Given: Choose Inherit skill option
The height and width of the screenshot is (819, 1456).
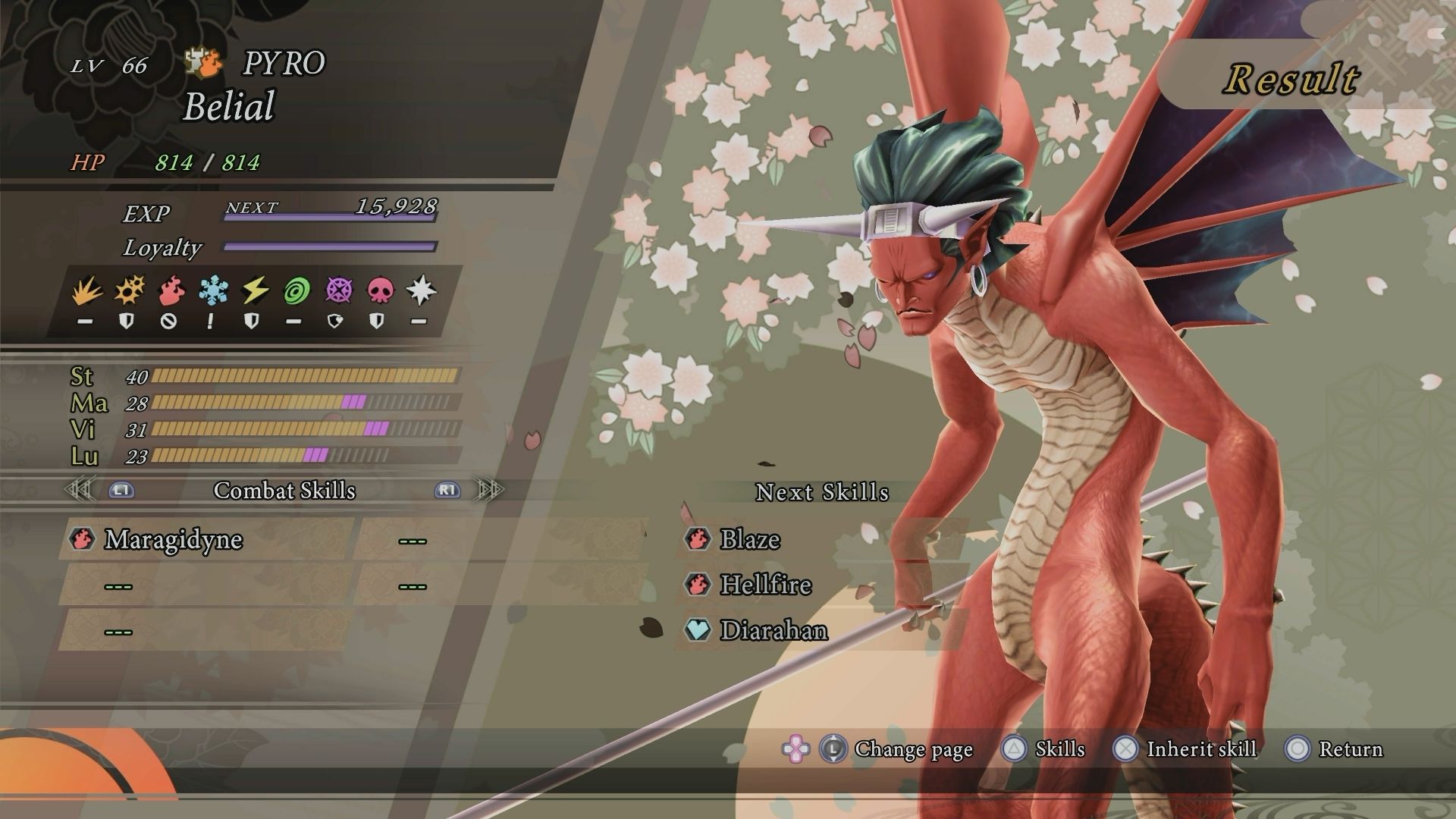Looking at the screenshot, I should click(1185, 749).
